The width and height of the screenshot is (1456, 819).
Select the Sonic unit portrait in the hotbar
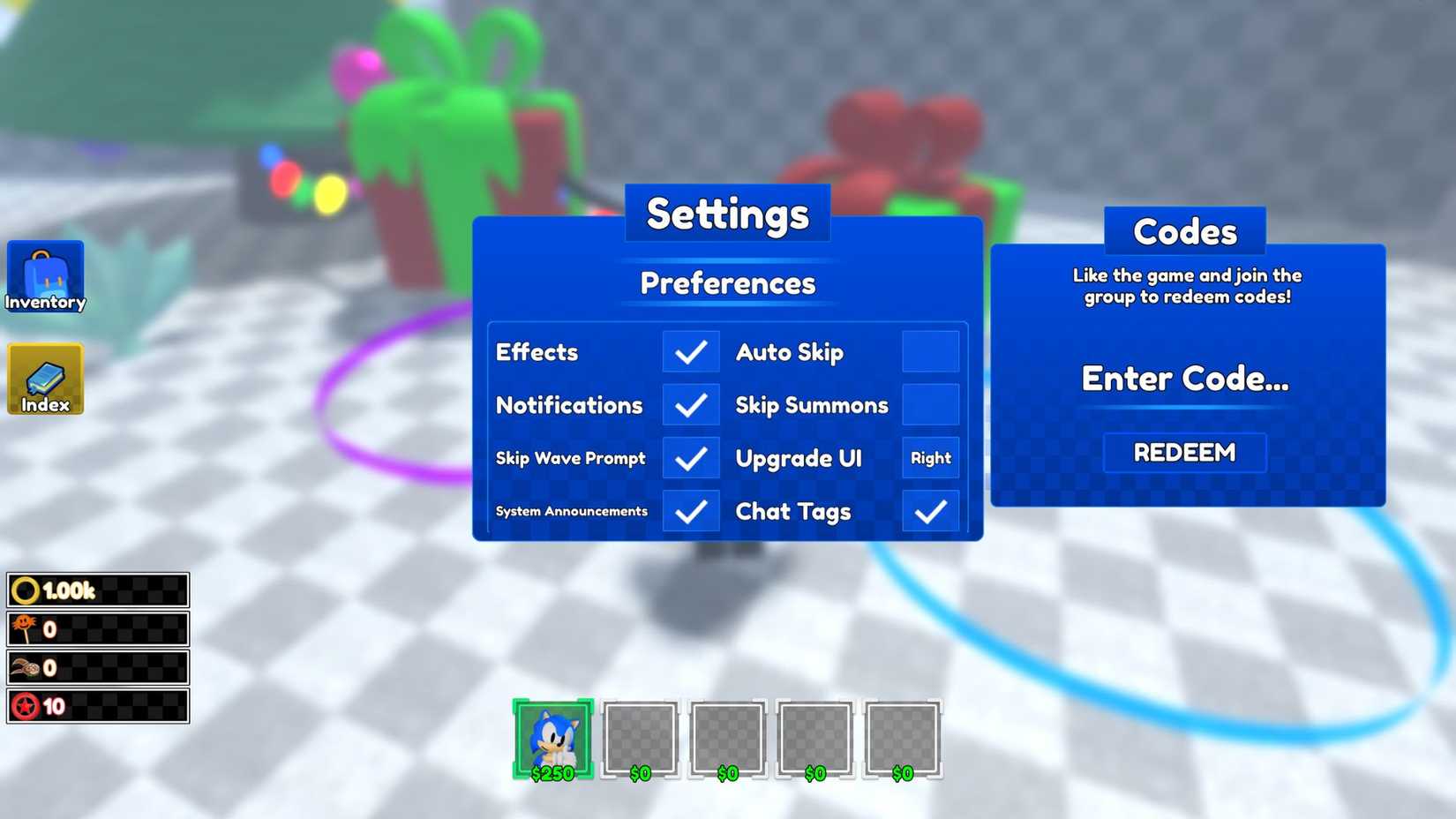tap(552, 737)
